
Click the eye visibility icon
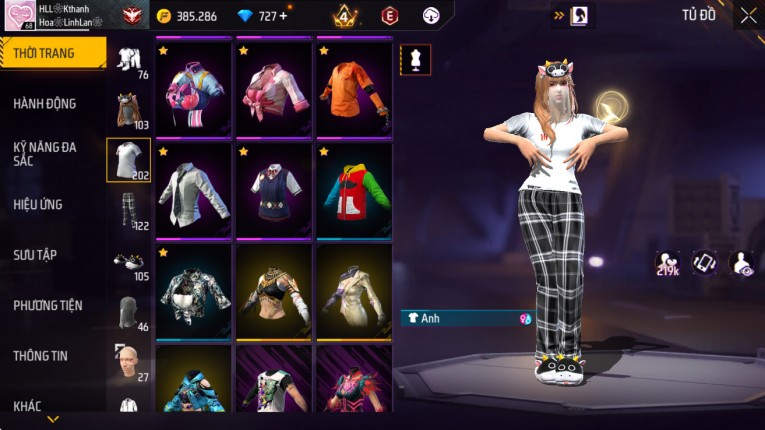coord(741,263)
